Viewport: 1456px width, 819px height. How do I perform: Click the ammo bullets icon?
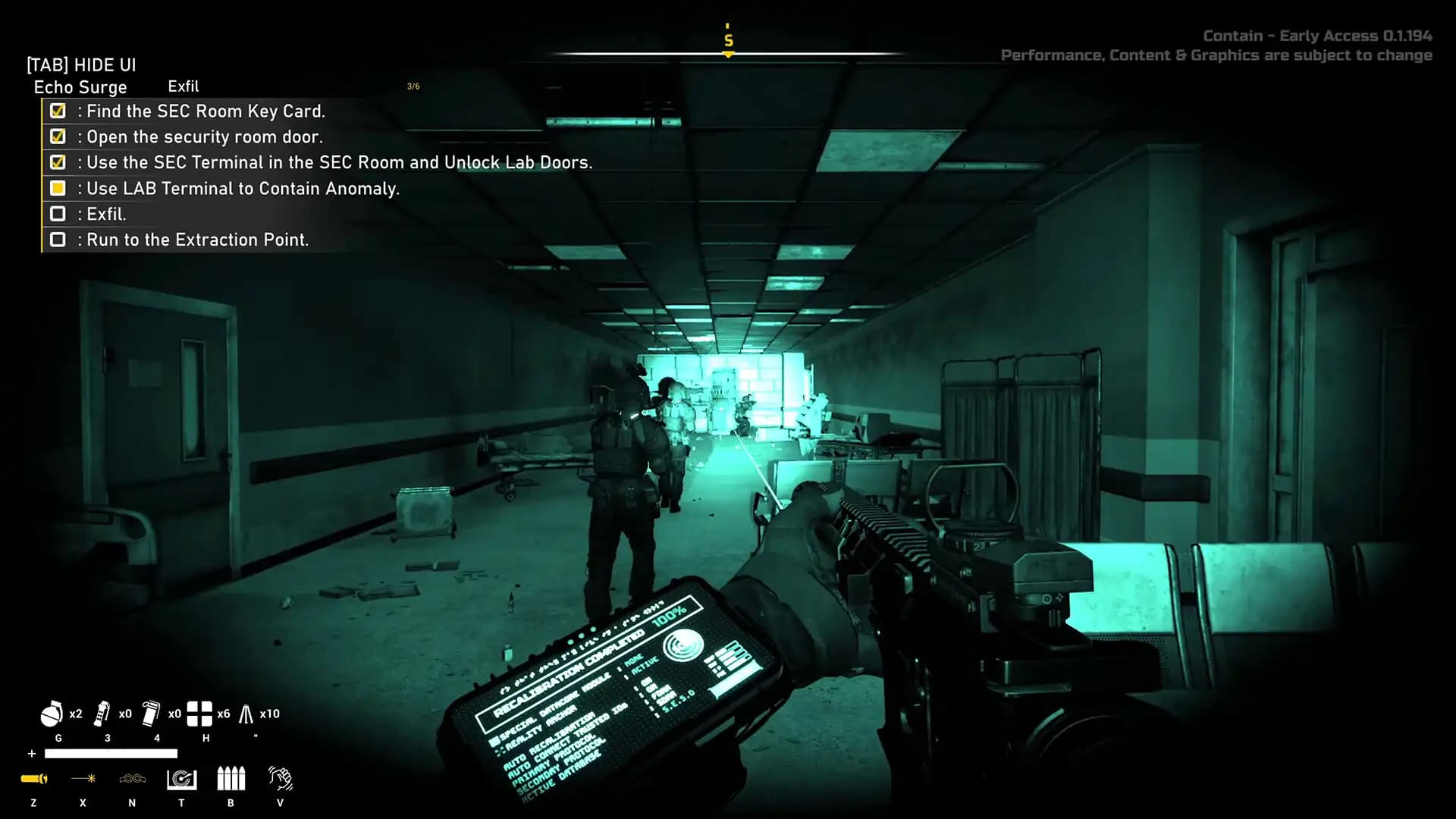click(x=231, y=779)
